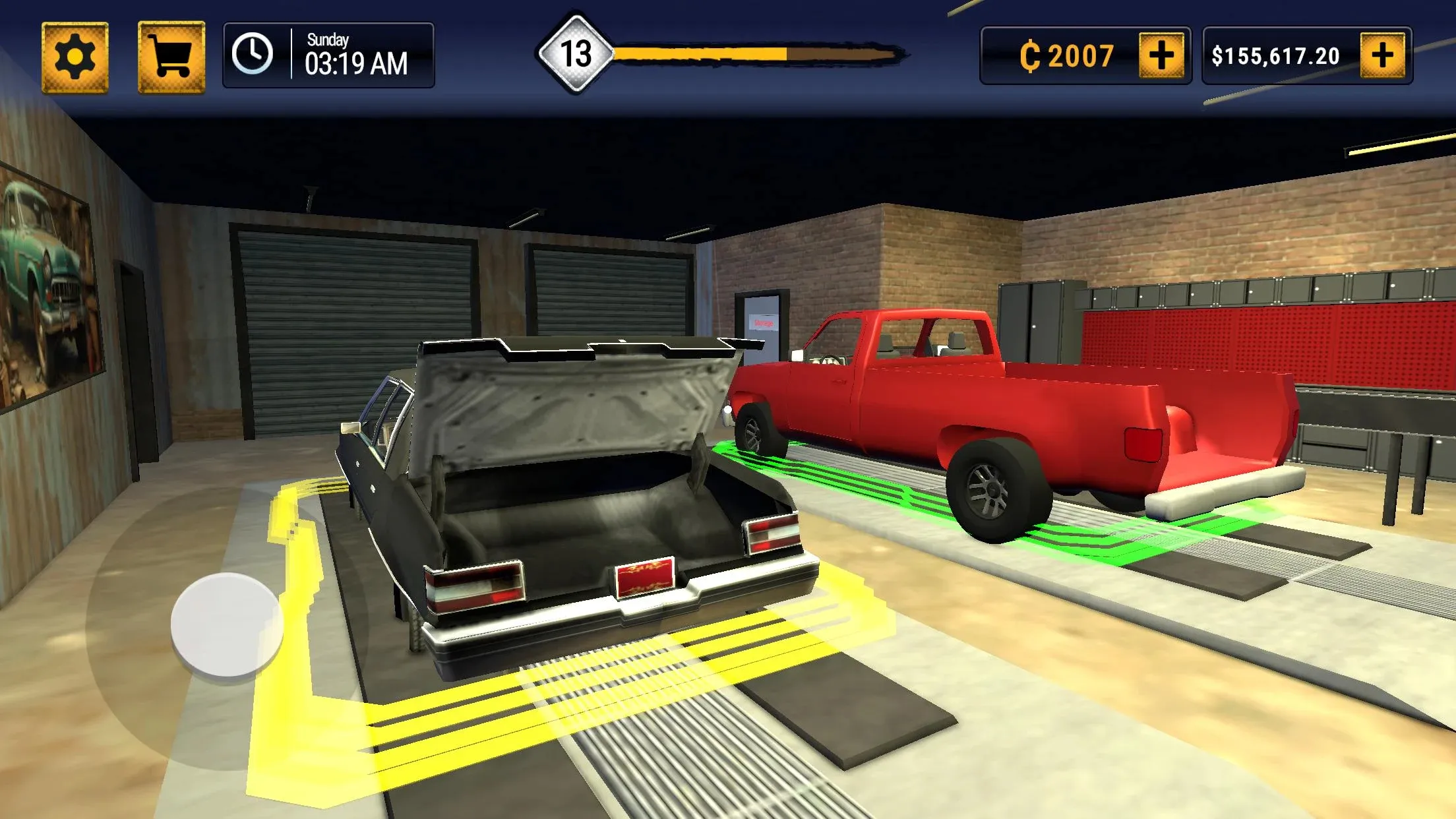Tap the virtual joystick knob
Screen dimensions: 1456x819
226,624
